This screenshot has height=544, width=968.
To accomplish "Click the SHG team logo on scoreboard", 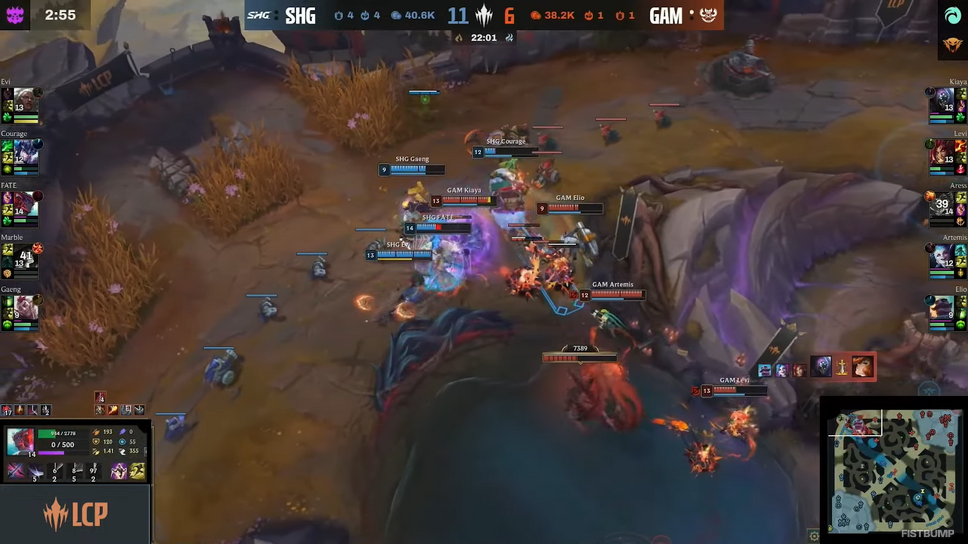I will [x=258, y=15].
